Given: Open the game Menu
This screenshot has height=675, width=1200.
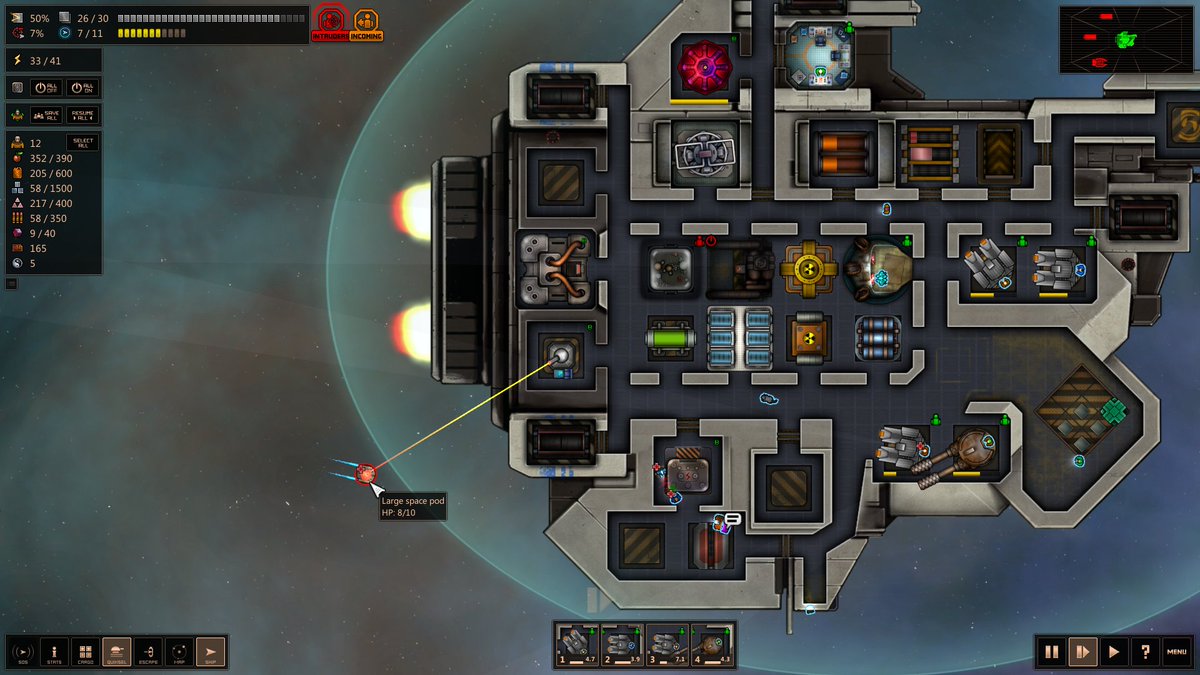Looking at the screenshot, I should [1177, 652].
